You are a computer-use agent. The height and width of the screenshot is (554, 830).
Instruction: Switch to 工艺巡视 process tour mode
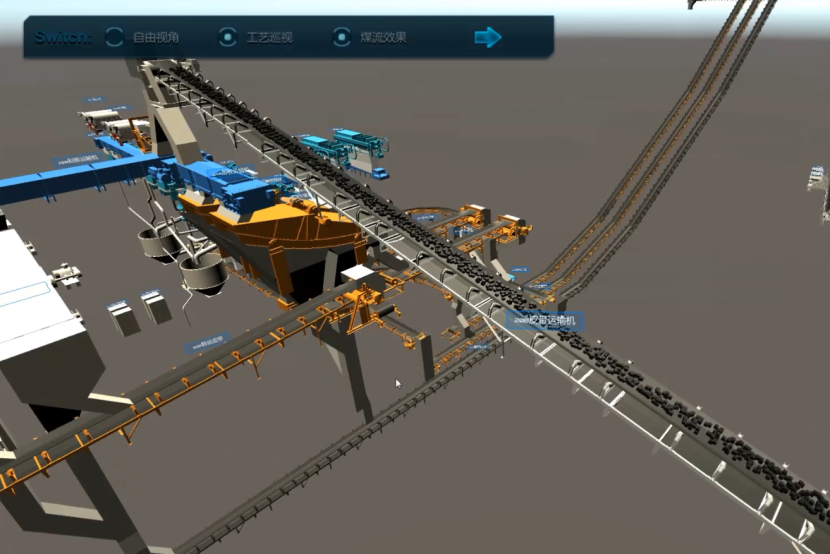point(229,38)
